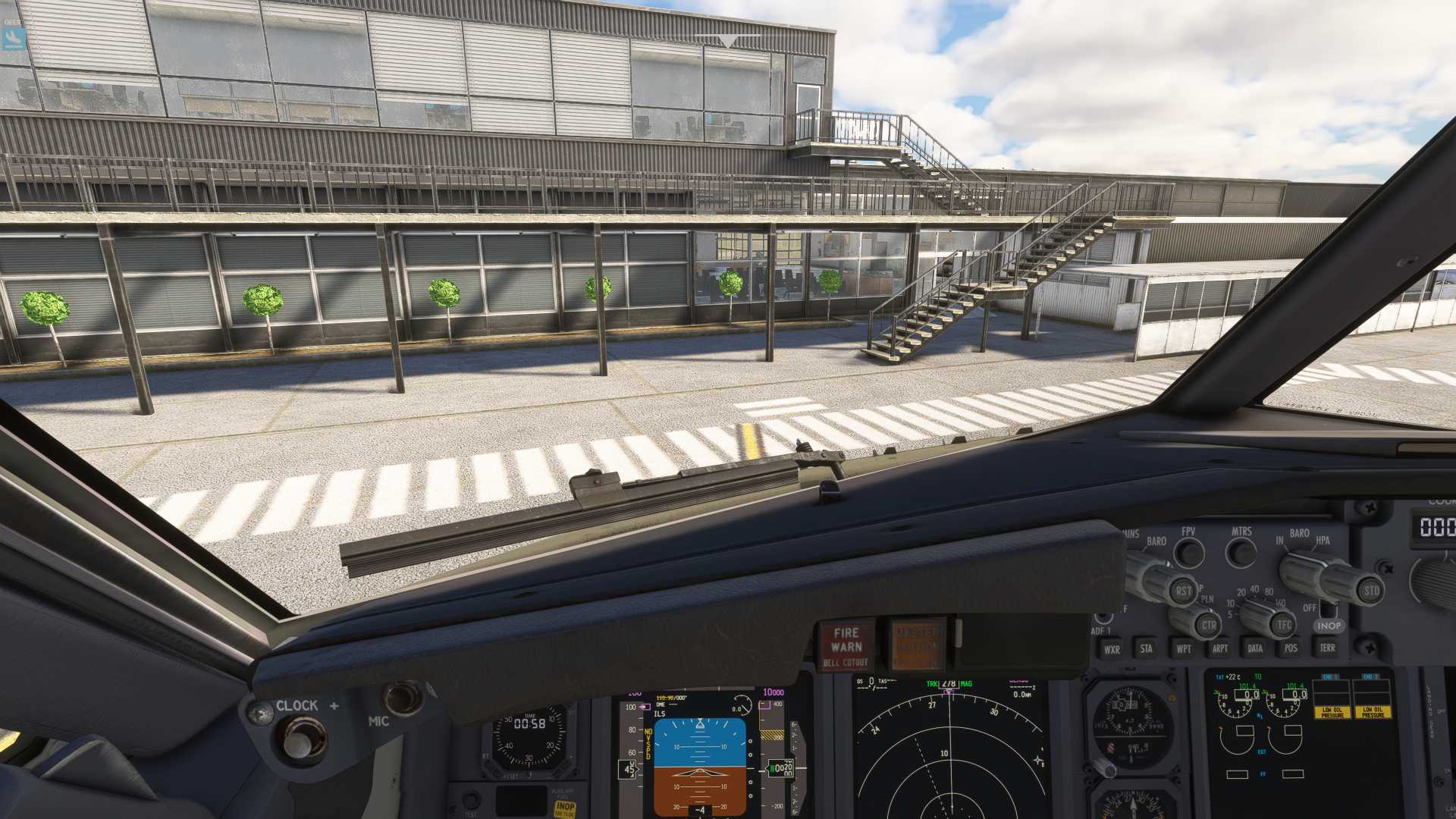
Task: Silence the FIRE WARN bell cutout light
Action: pyautogui.click(x=846, y=647)
